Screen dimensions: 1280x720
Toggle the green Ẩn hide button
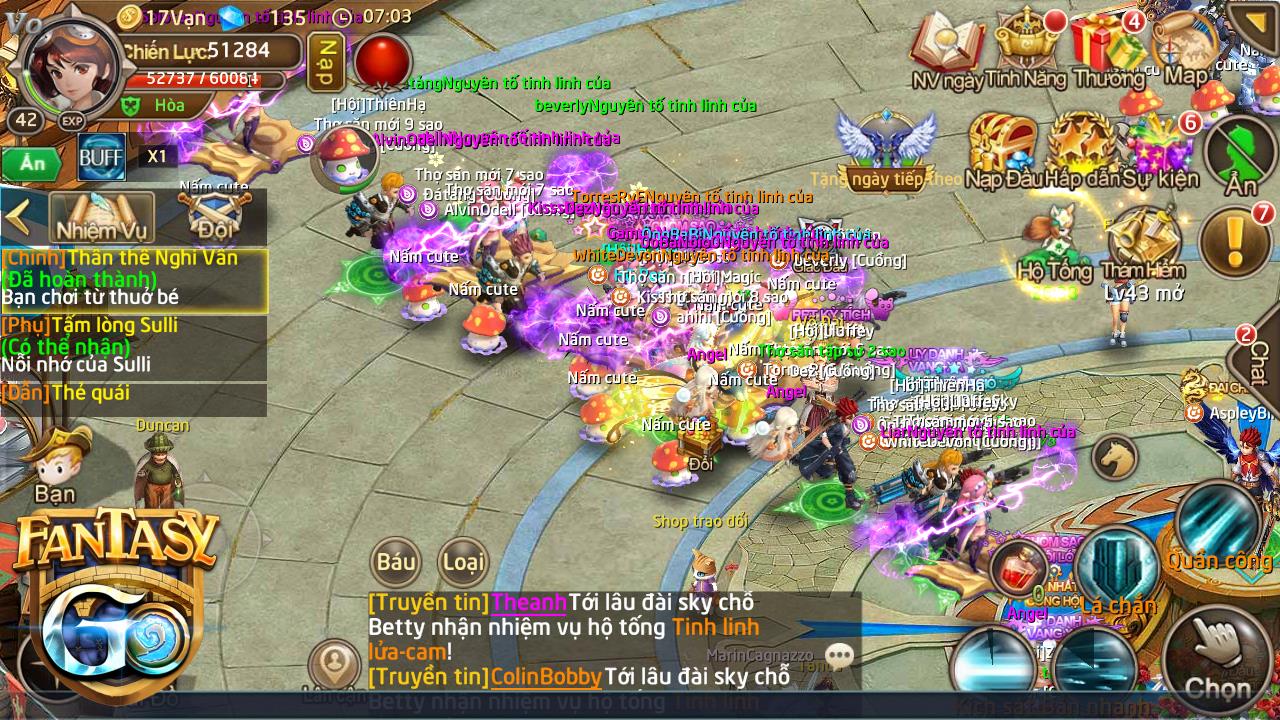32,161
